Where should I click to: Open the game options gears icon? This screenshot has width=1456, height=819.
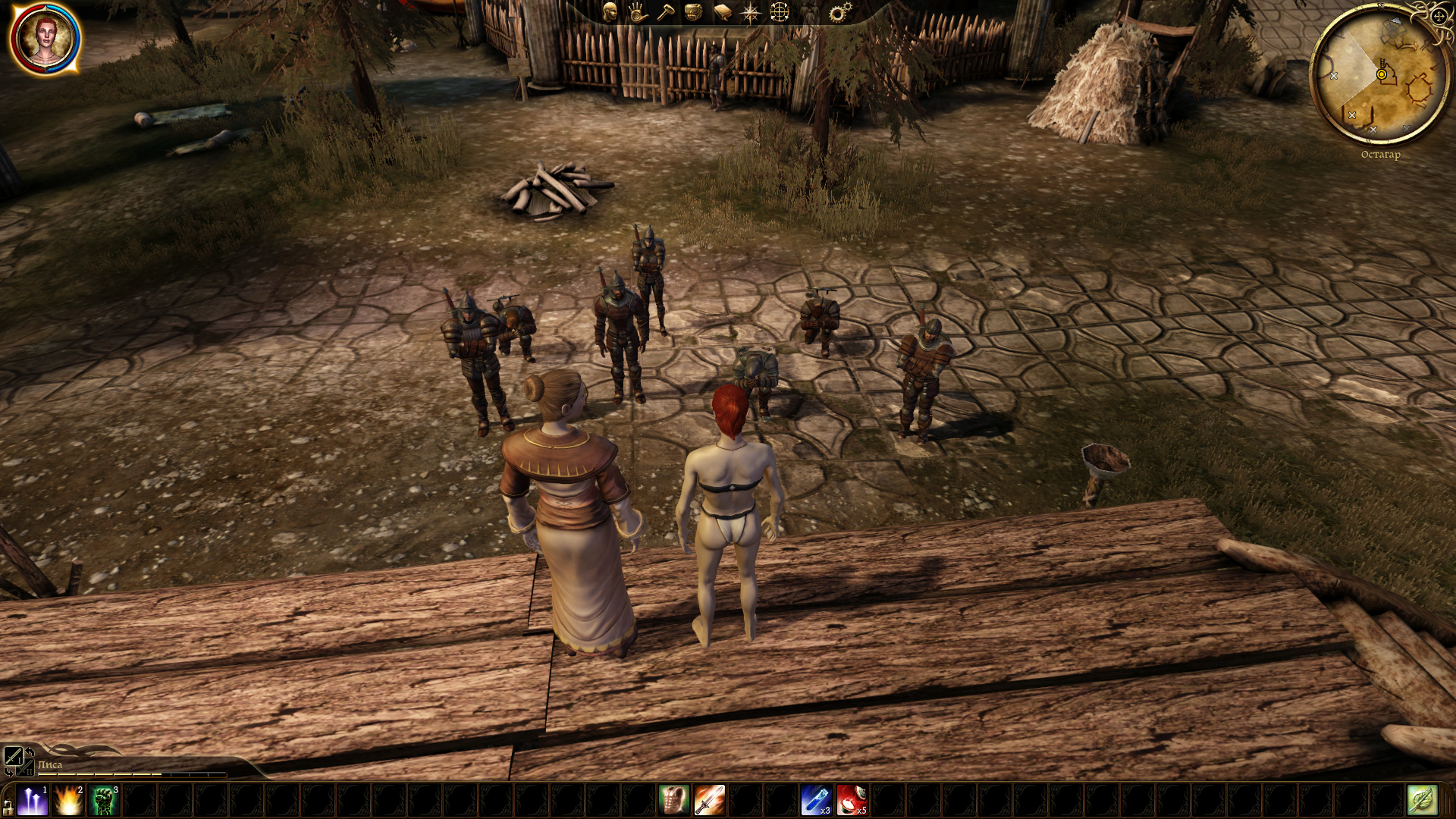coord(839,12)
